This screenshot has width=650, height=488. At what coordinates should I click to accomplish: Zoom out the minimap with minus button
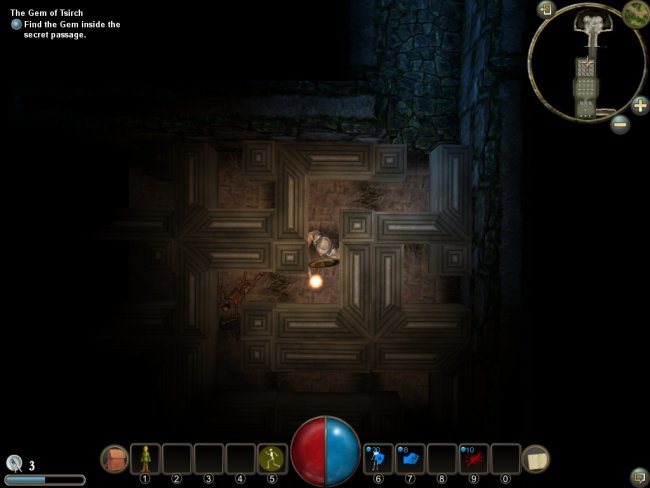(619, 125)
